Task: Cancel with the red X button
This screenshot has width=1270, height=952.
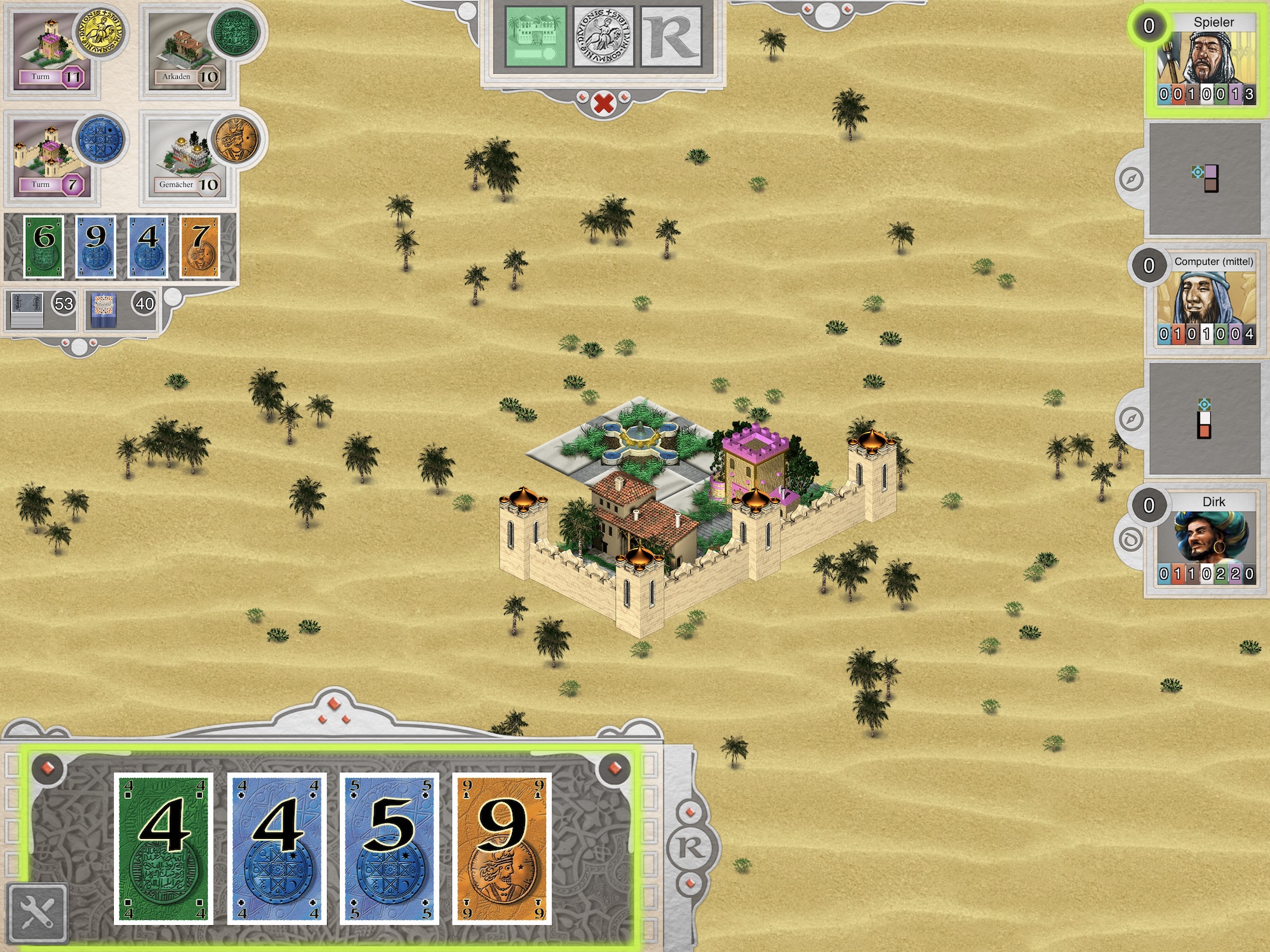Action: pos(603,102)
